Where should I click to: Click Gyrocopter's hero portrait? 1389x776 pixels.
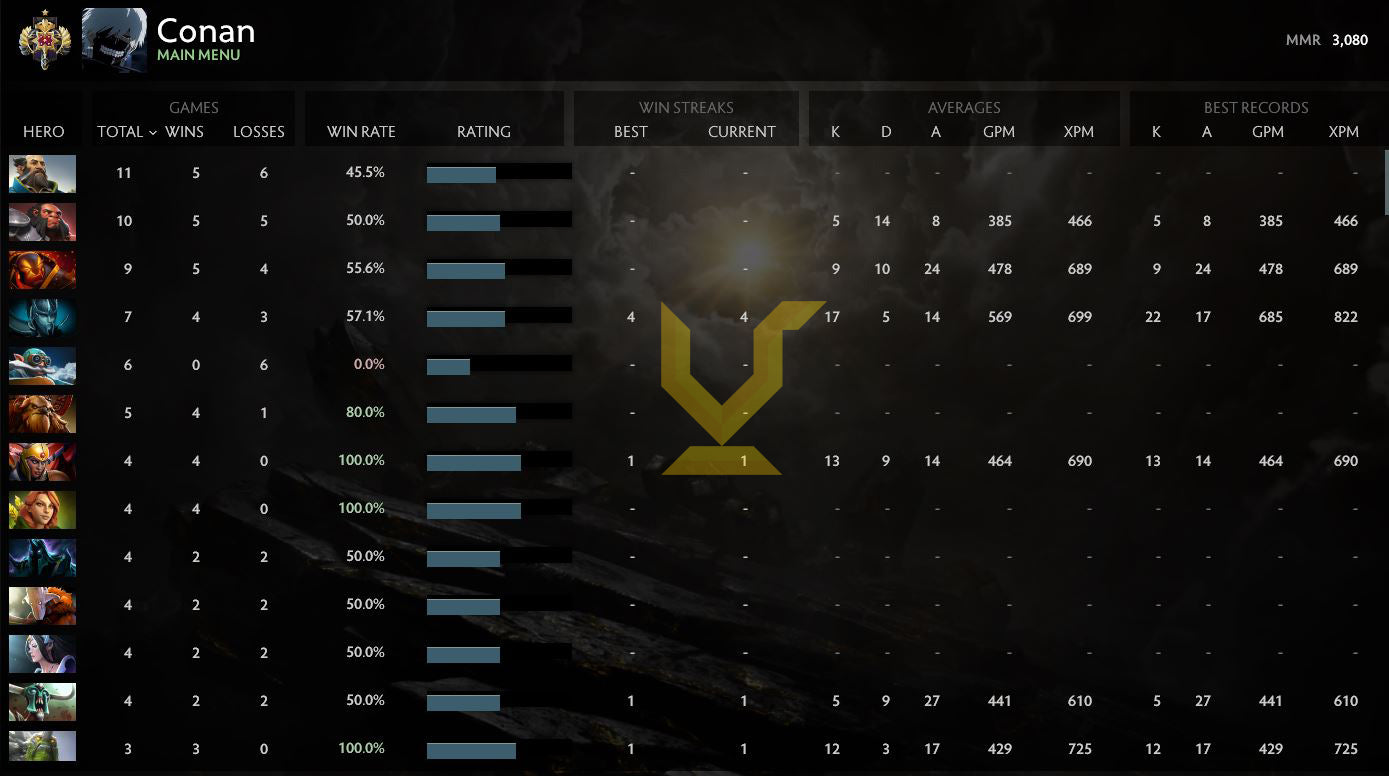[x=42, y=365]
